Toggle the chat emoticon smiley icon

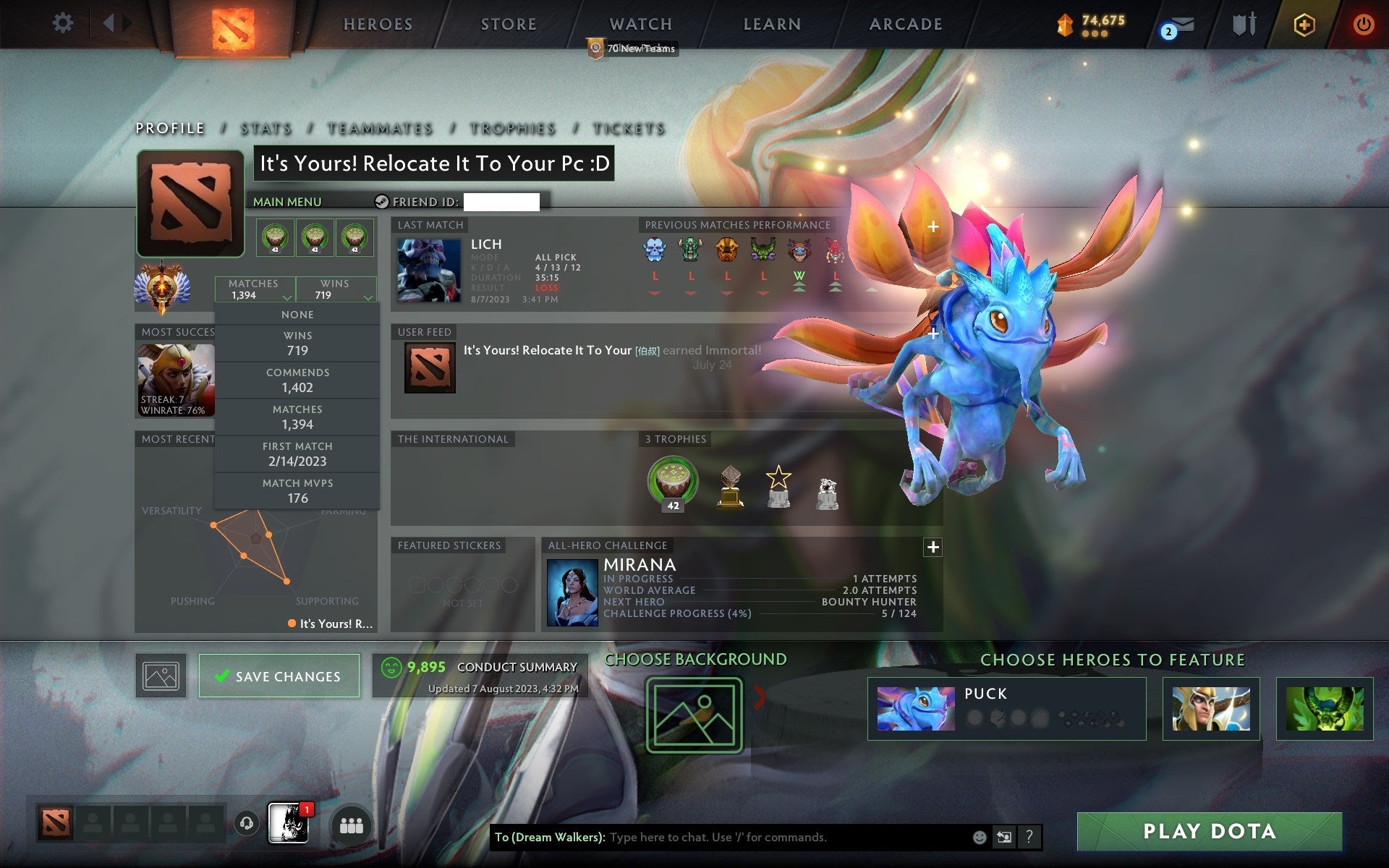tap(980, 838)
